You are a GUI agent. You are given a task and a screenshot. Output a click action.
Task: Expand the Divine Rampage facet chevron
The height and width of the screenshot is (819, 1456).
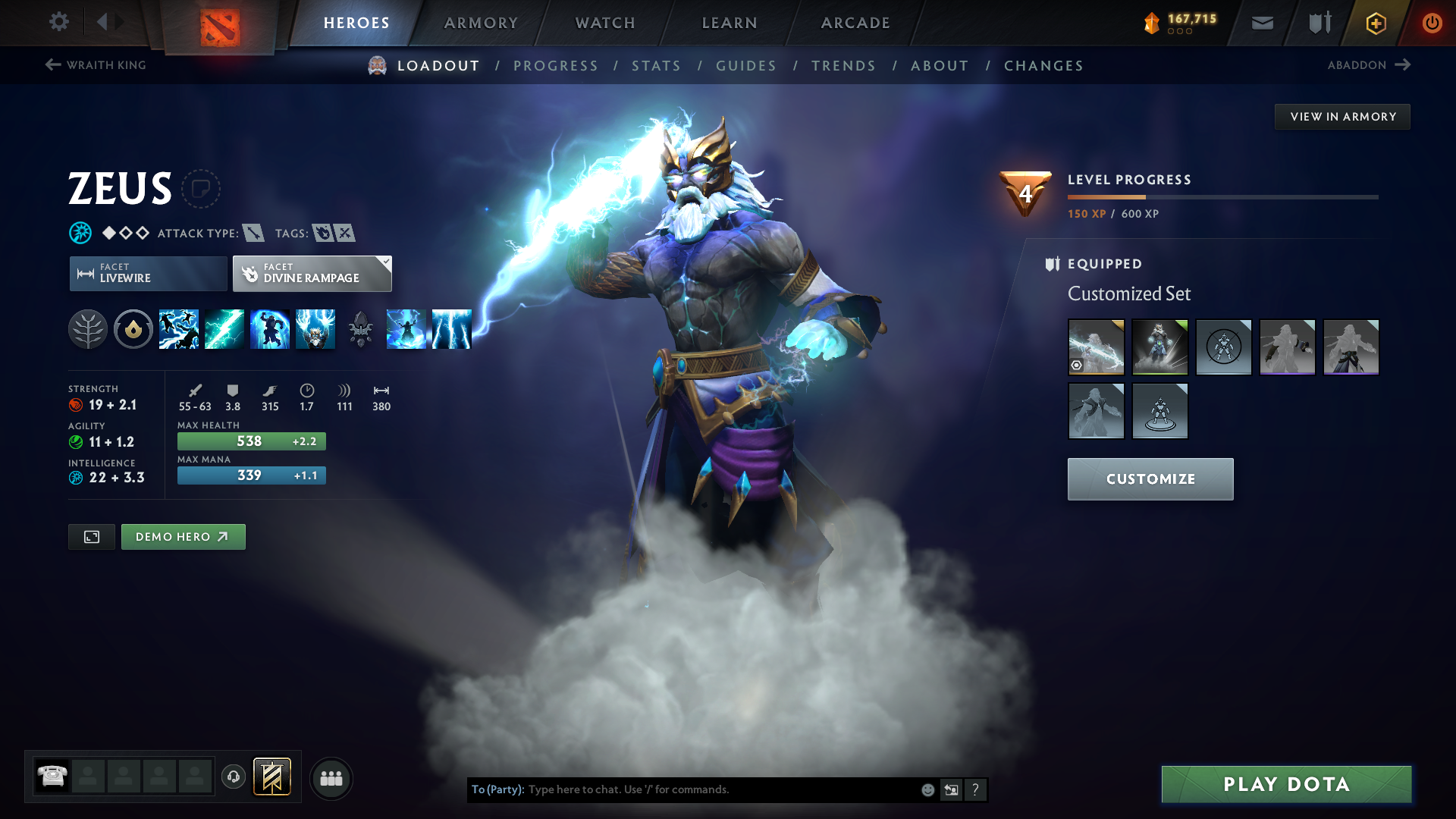click(x=386, y=263)
